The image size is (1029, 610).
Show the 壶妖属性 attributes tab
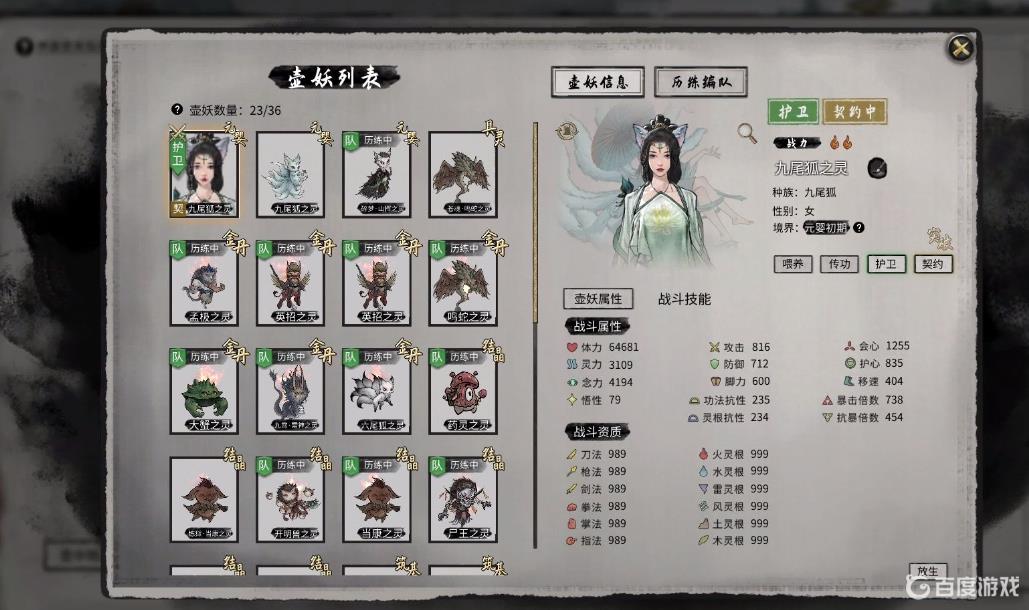pos(597,298)
